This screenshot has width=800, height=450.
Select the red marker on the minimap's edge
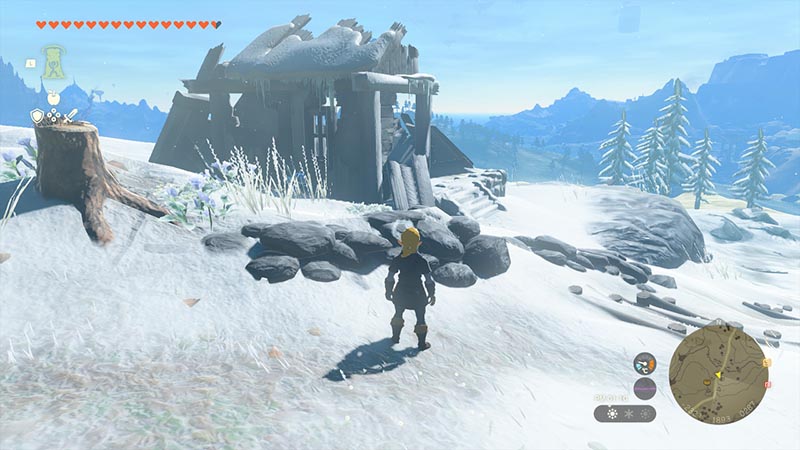point(766,384)
